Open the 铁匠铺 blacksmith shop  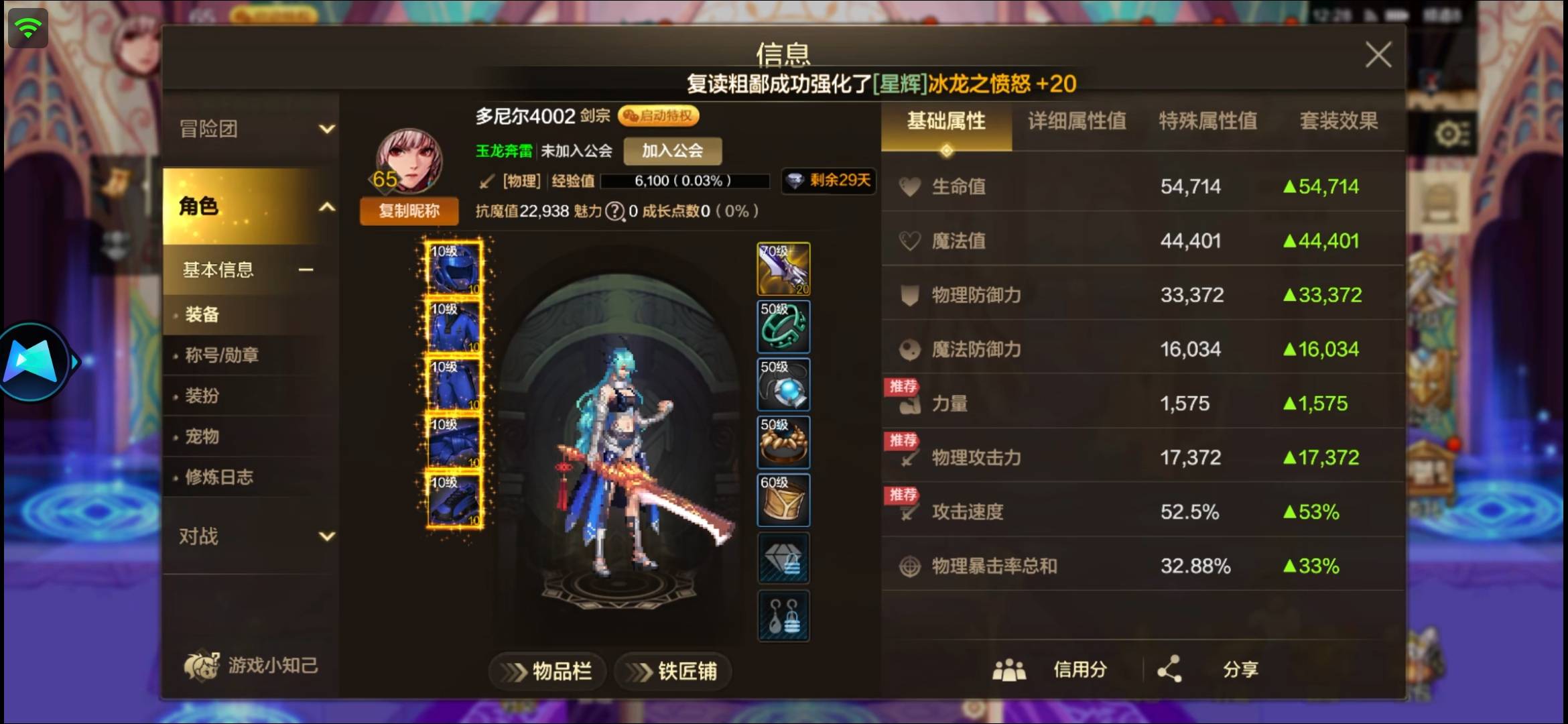[x=672, y=672]
